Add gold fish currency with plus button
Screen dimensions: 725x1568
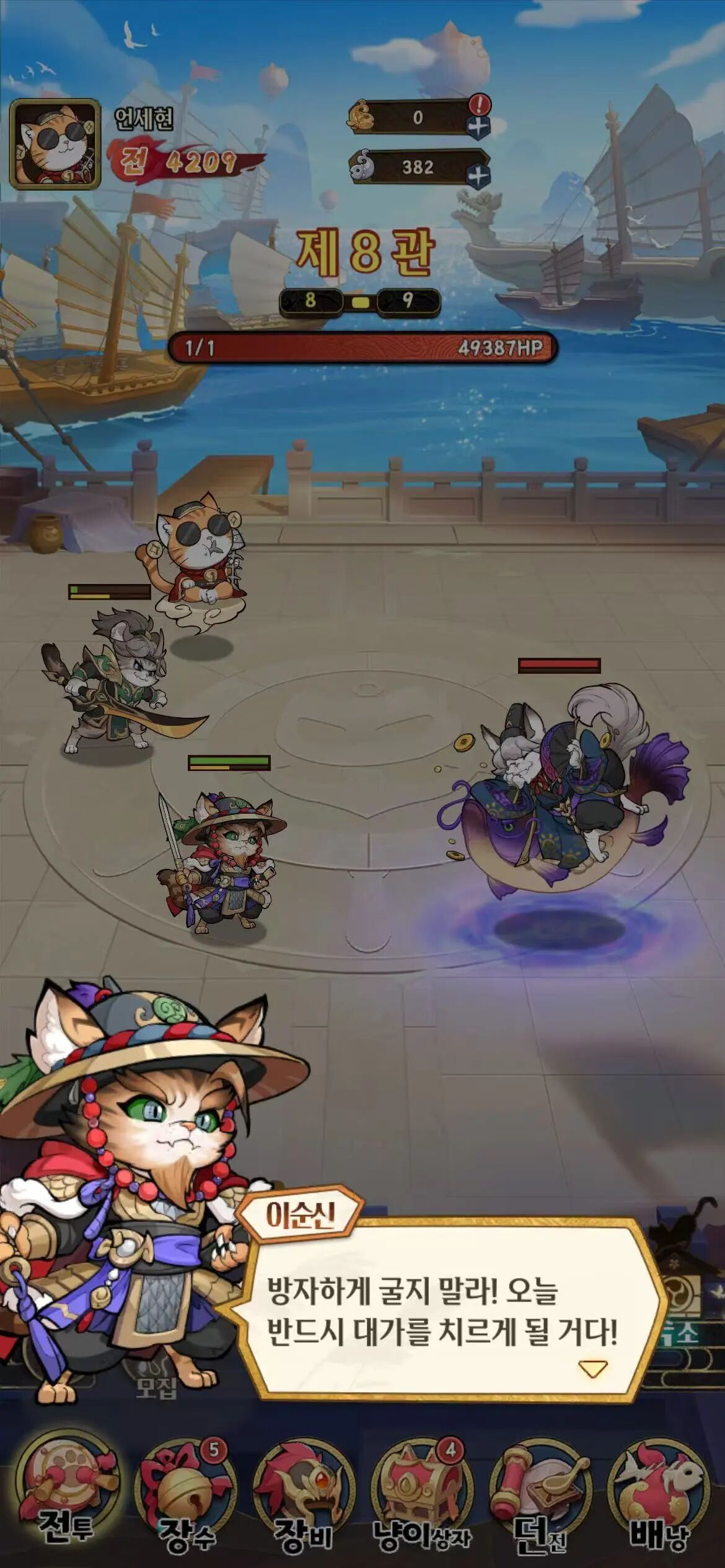pos(478,126)
